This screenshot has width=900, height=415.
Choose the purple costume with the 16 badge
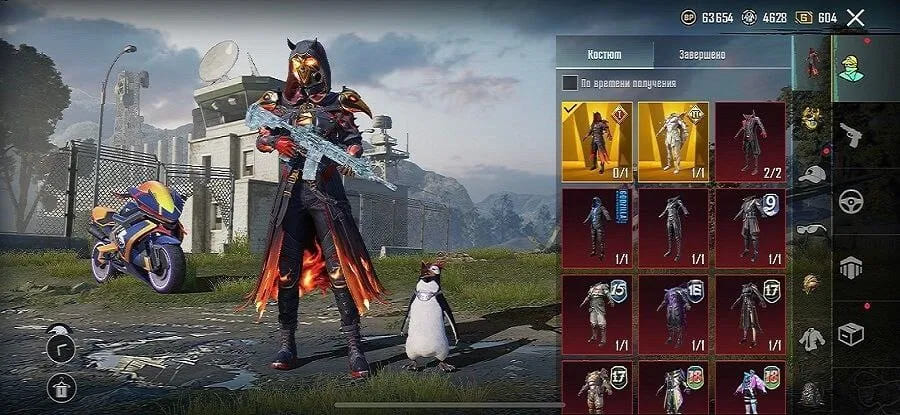673,313
